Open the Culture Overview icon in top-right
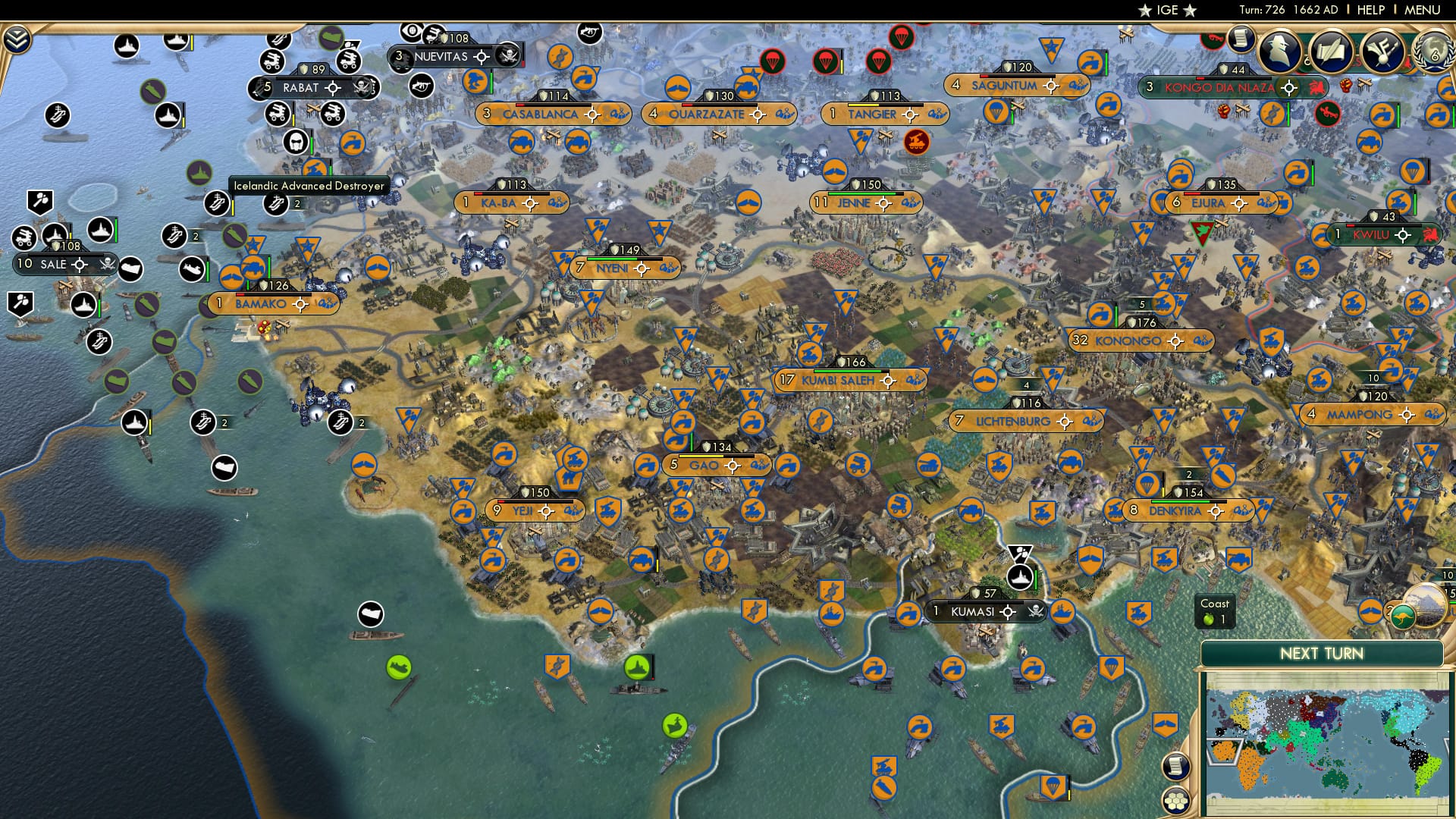The width and height of the screenshot is (1456, 819). (x=1382, y=52)
